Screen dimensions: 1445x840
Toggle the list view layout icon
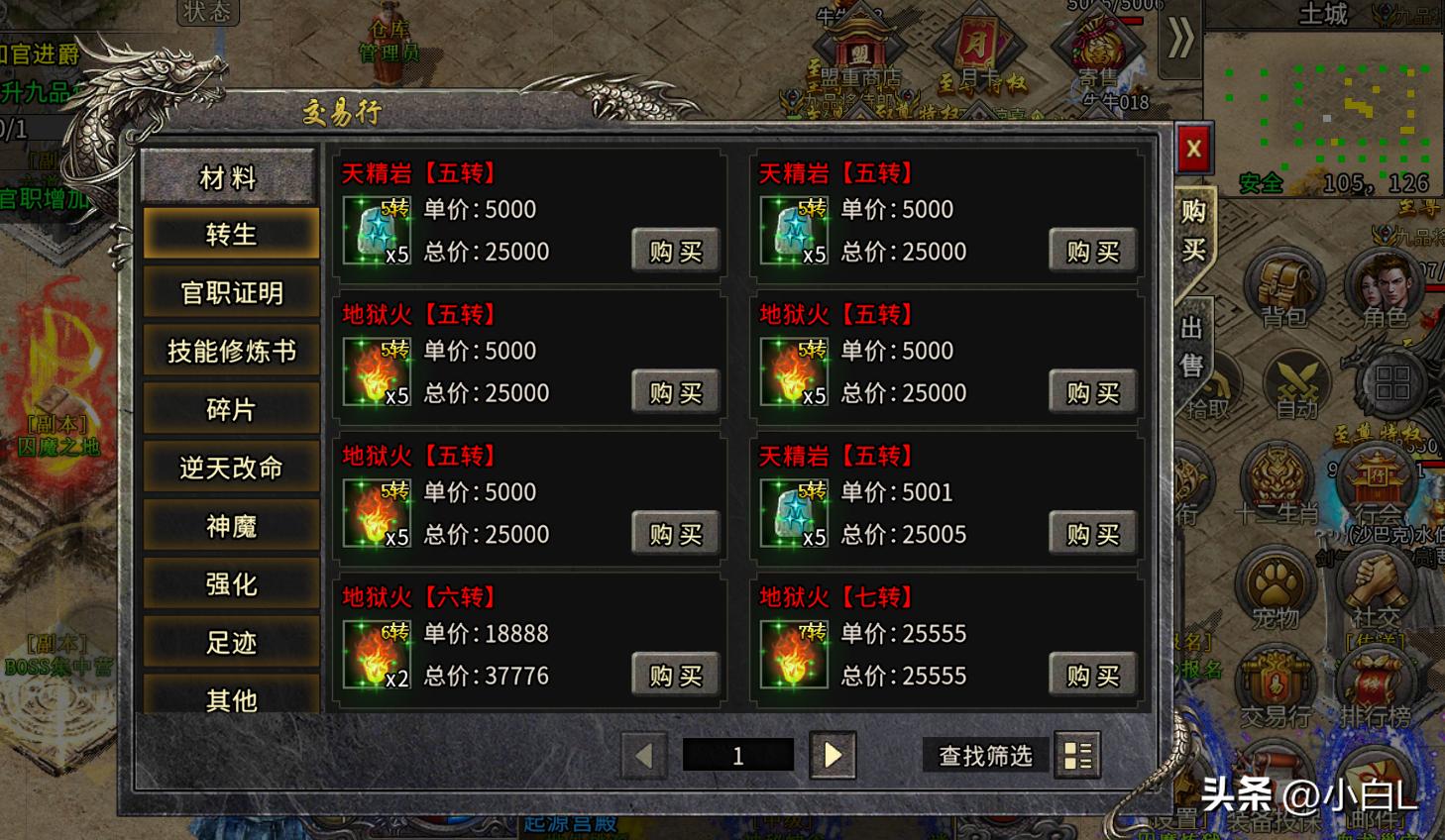pos(1077,756)
